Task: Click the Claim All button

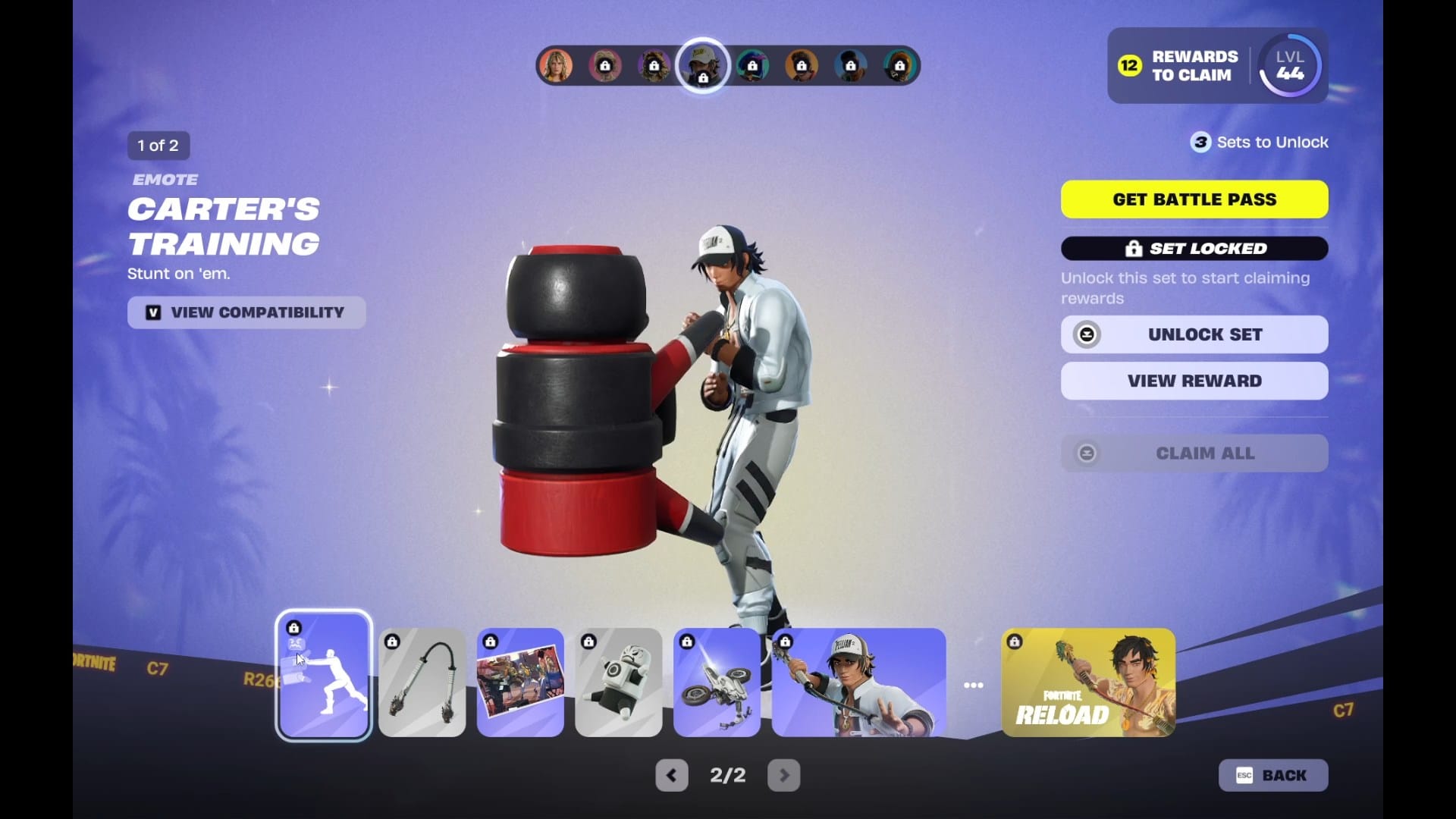Action: [1194, 453]
